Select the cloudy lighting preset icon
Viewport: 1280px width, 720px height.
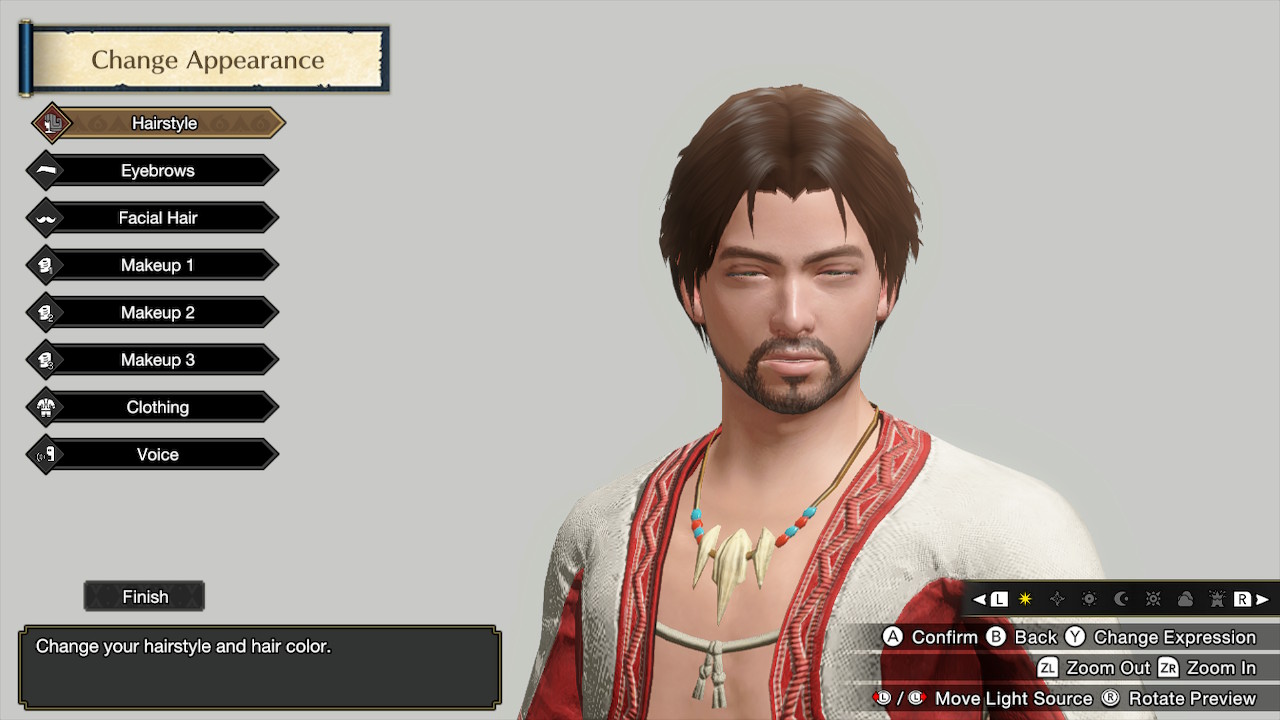click(x=1186, y=599)
